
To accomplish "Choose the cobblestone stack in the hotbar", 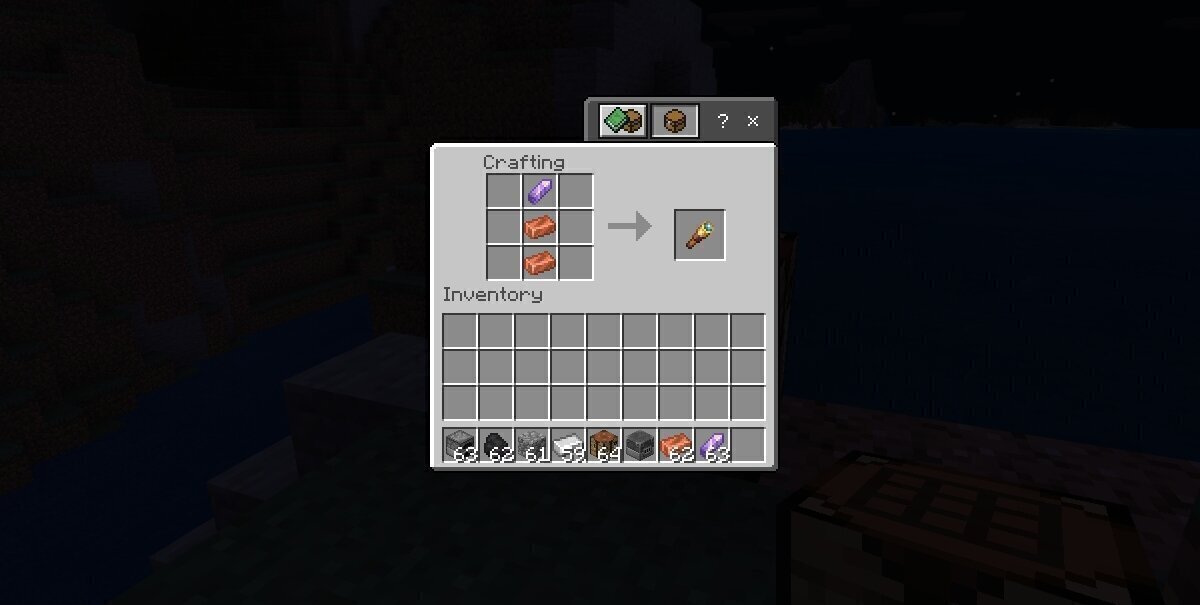I will coord(532,444).
